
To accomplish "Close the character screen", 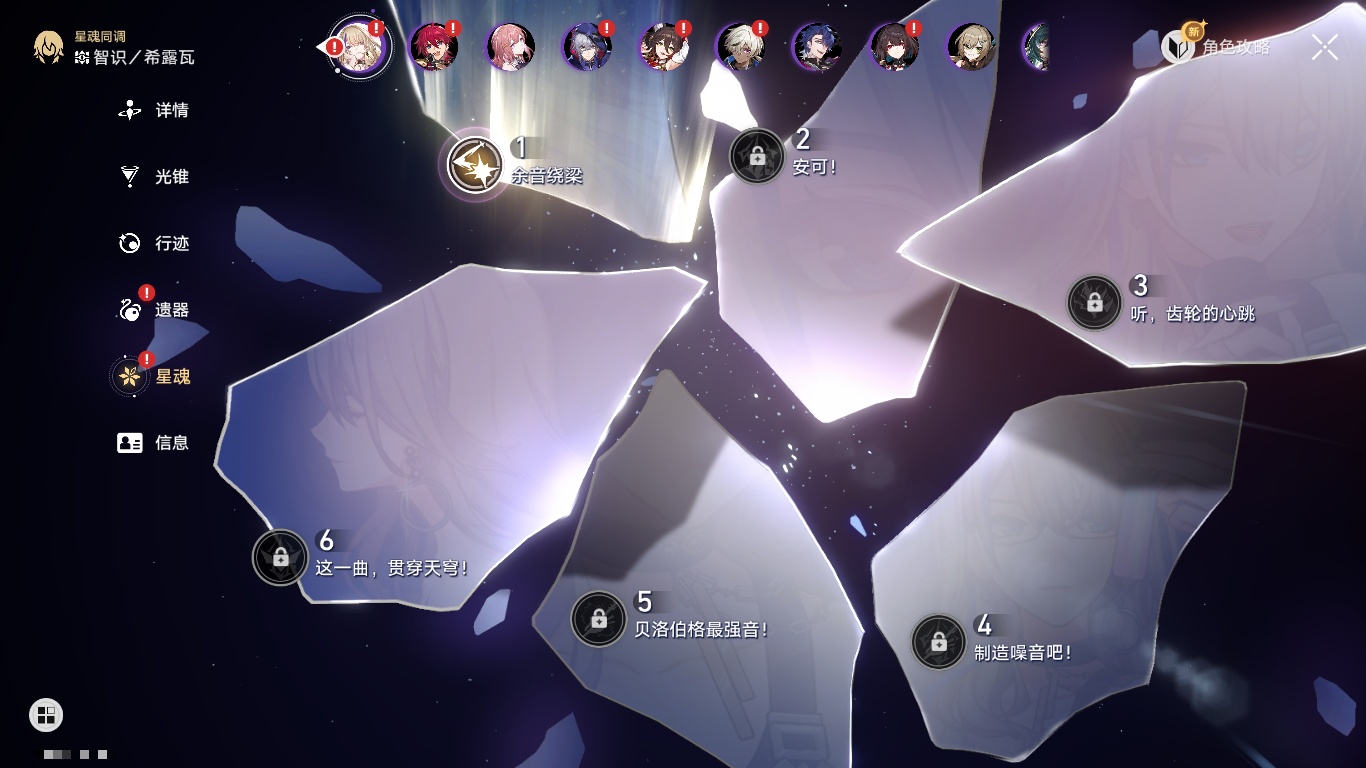I will coord(1325,46).
